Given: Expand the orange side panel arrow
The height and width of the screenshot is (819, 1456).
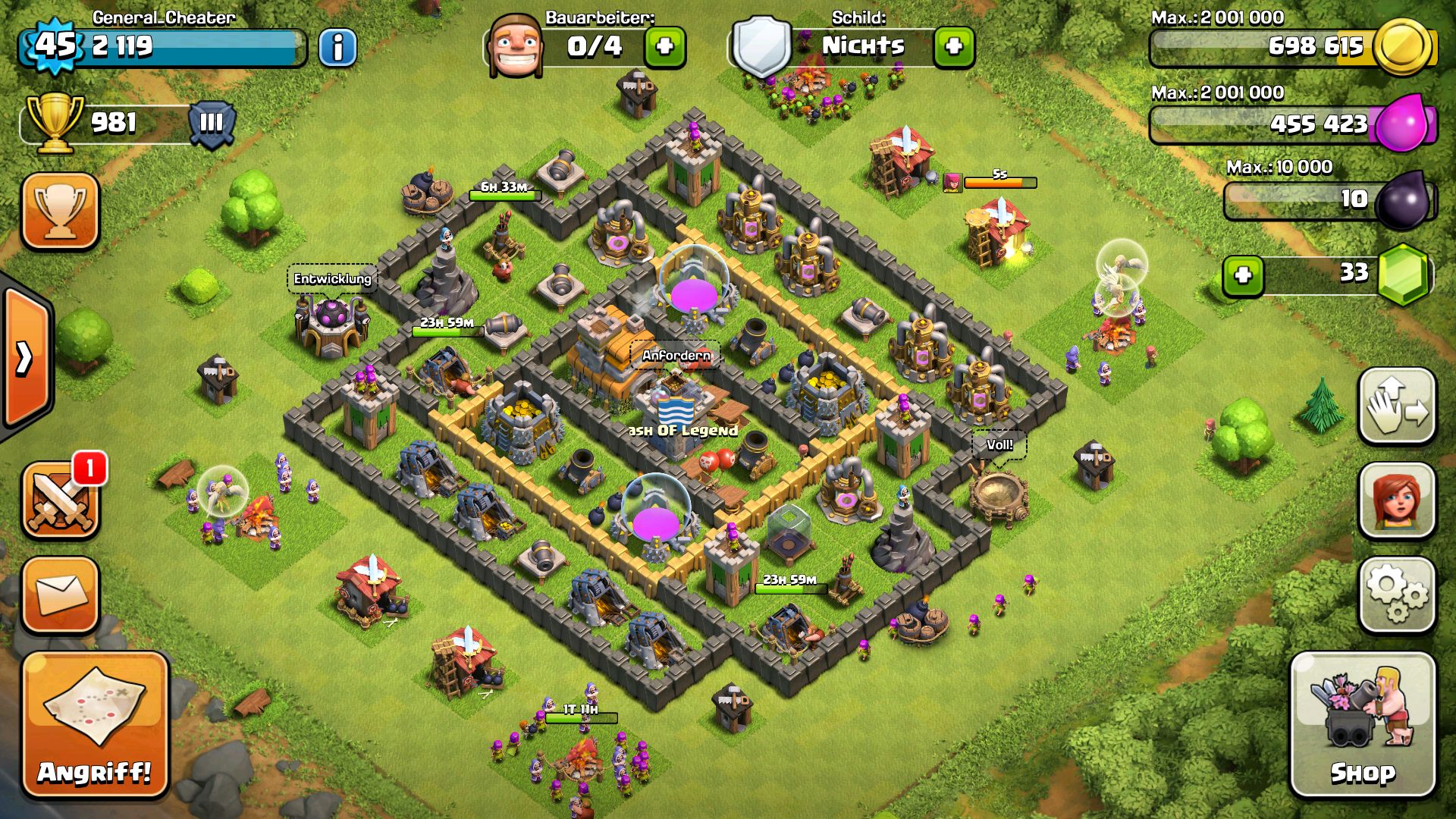Looking at the screenshot, I should coord(26,358).
